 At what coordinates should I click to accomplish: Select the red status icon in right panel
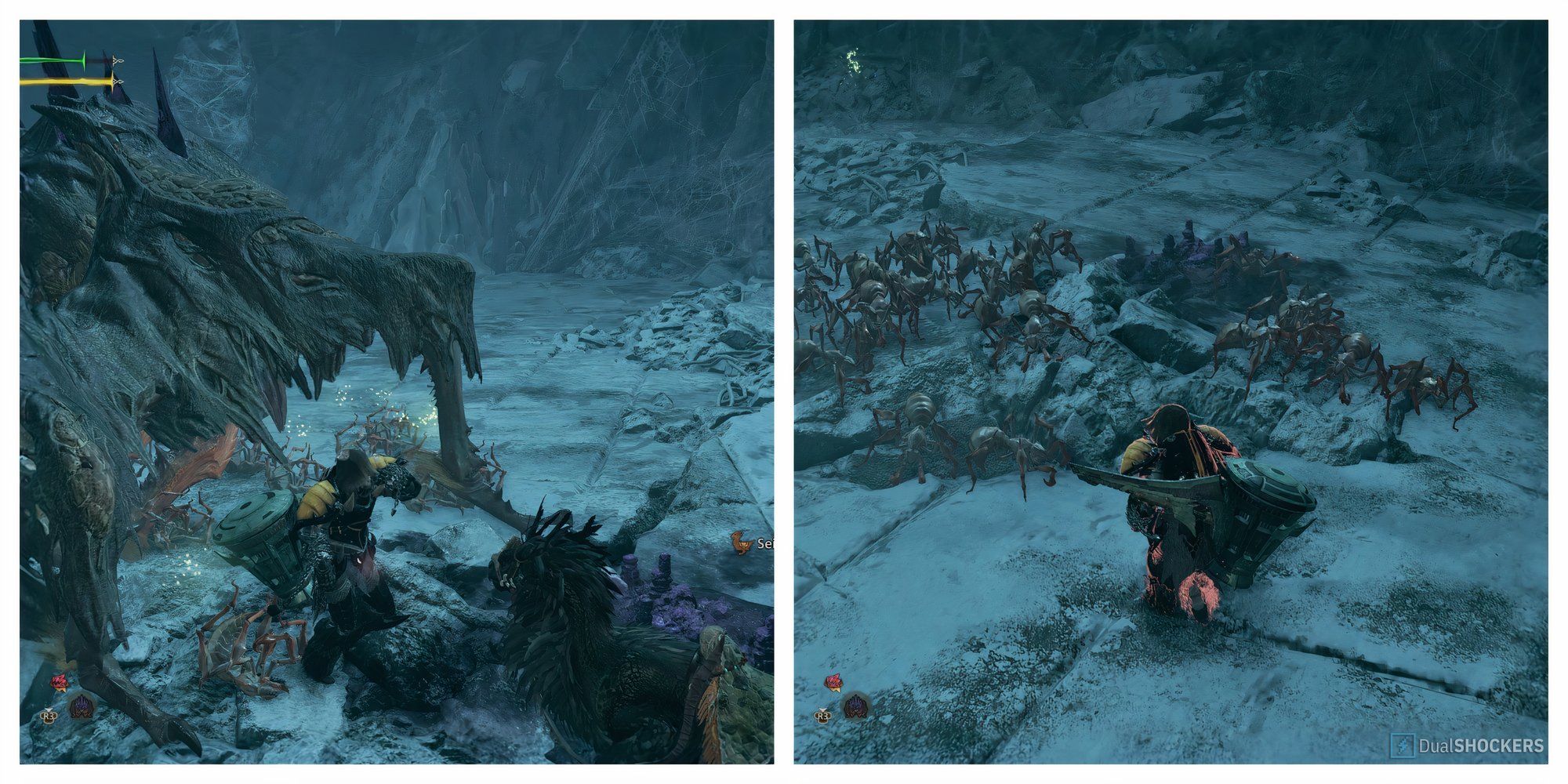point(833,681)
